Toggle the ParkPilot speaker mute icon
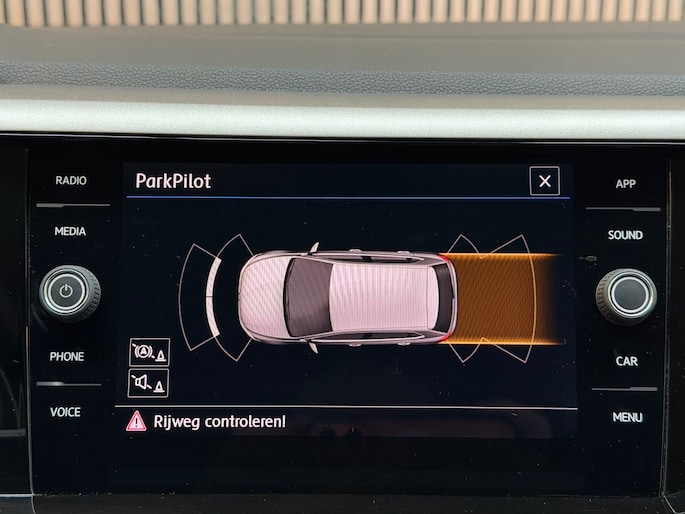 pyautogui.click(x=148, y=382)
